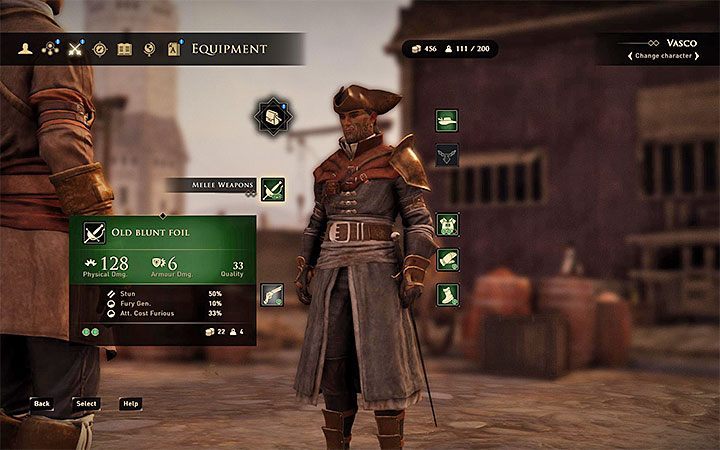Viewport: 720px width, 450px height.
Task: Open the journal book tab
Action: [x=124, y=48]
